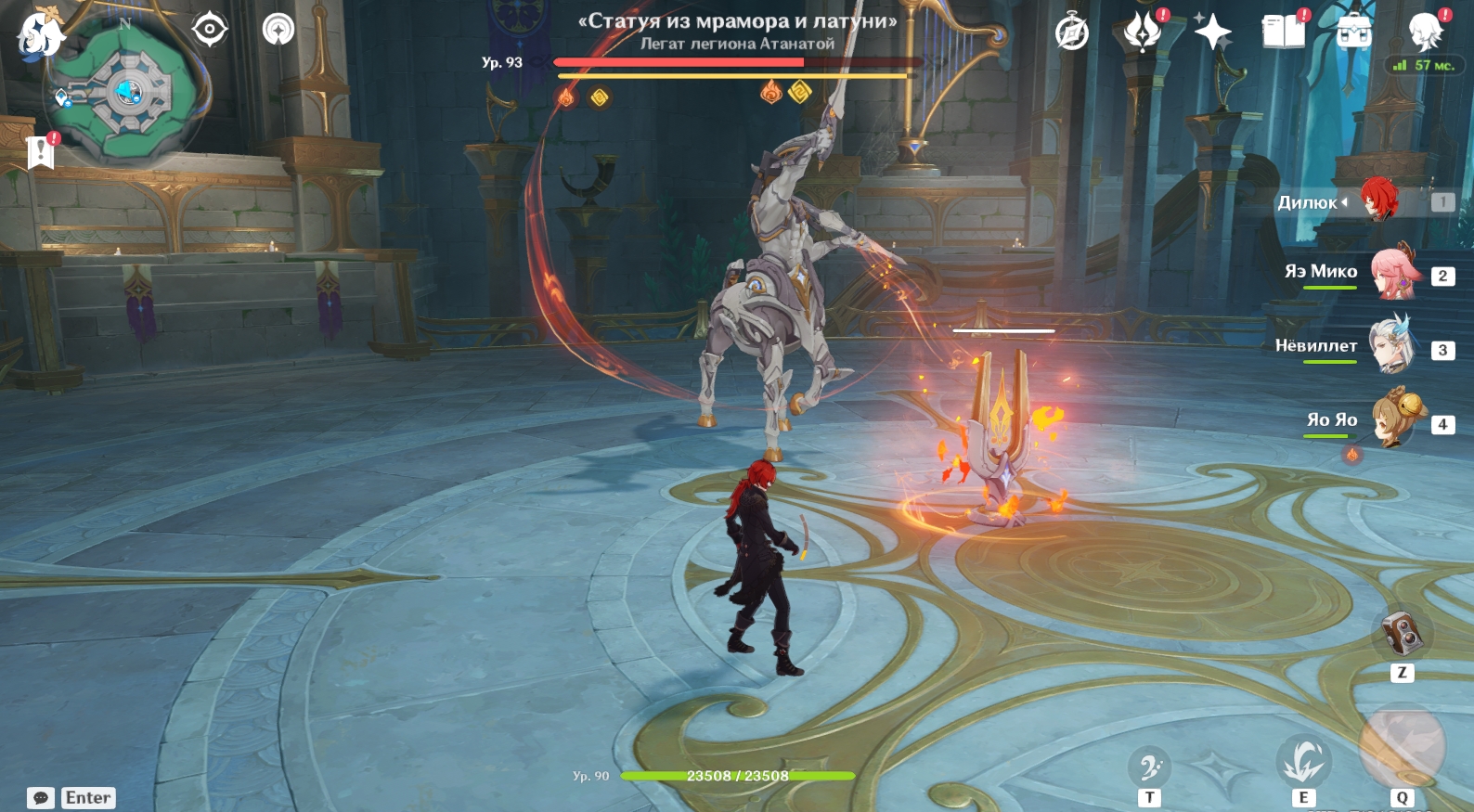Switch to party member Невиллет
1474x812 pixels.
tap(1394, 346)
